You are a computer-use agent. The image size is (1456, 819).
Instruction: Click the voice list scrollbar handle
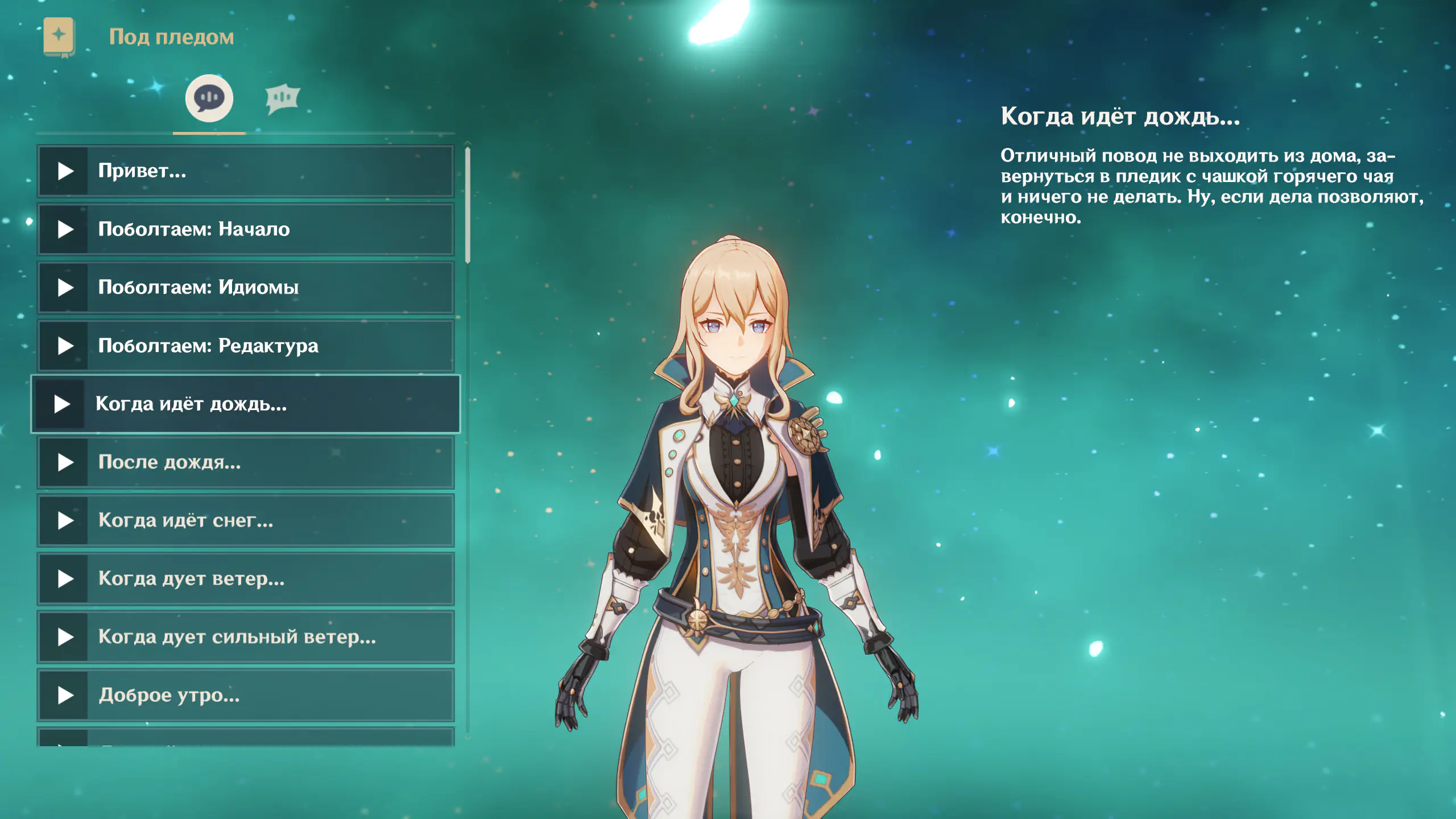click(x=468, y=205)
